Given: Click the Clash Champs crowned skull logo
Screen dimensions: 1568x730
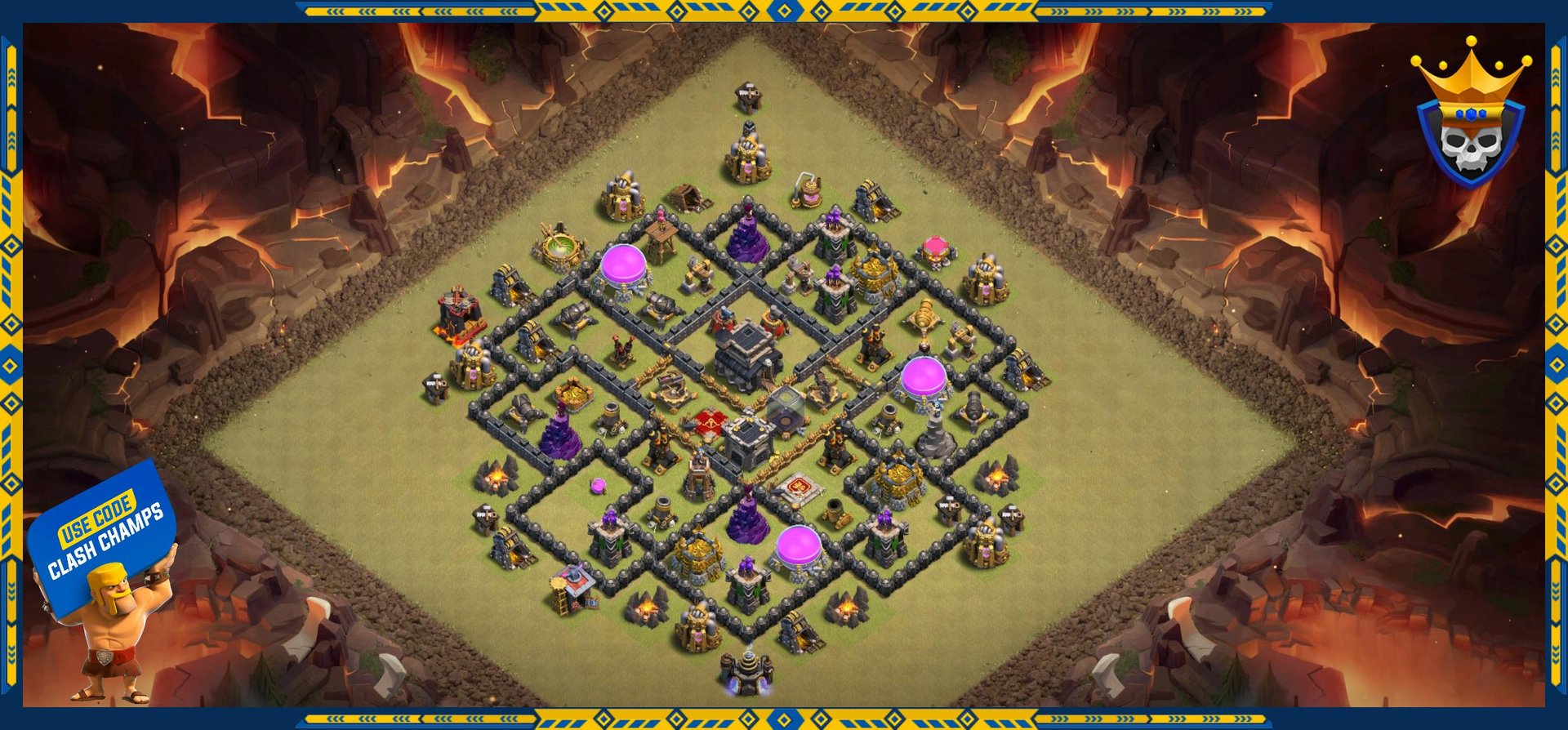Looking at the screenshot, I should 1470,114.
